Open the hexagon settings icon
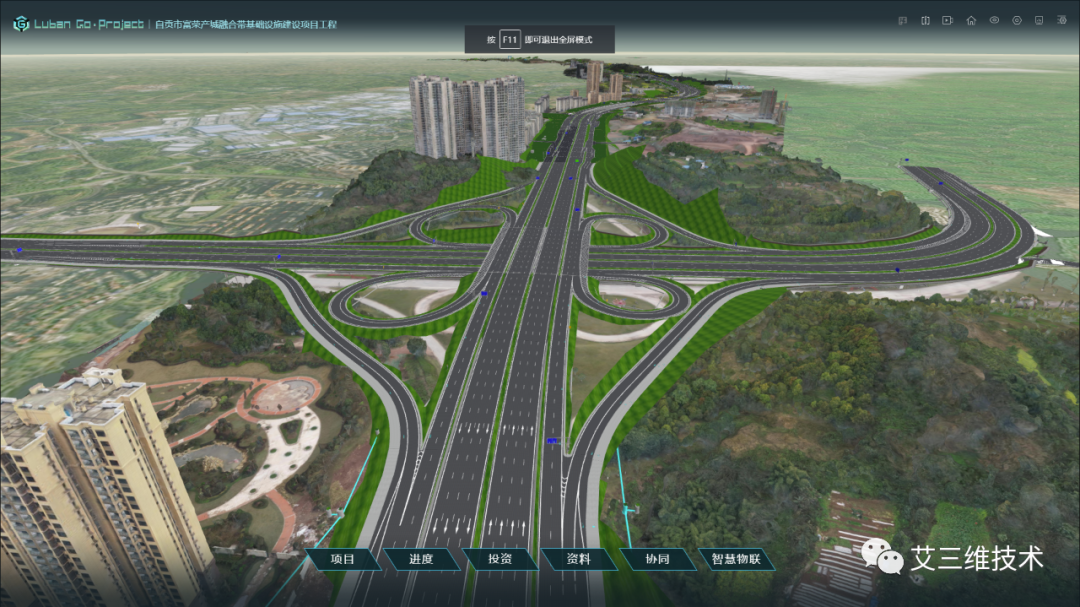Viewport: 1080px width, 607px height. point(1017,20)
